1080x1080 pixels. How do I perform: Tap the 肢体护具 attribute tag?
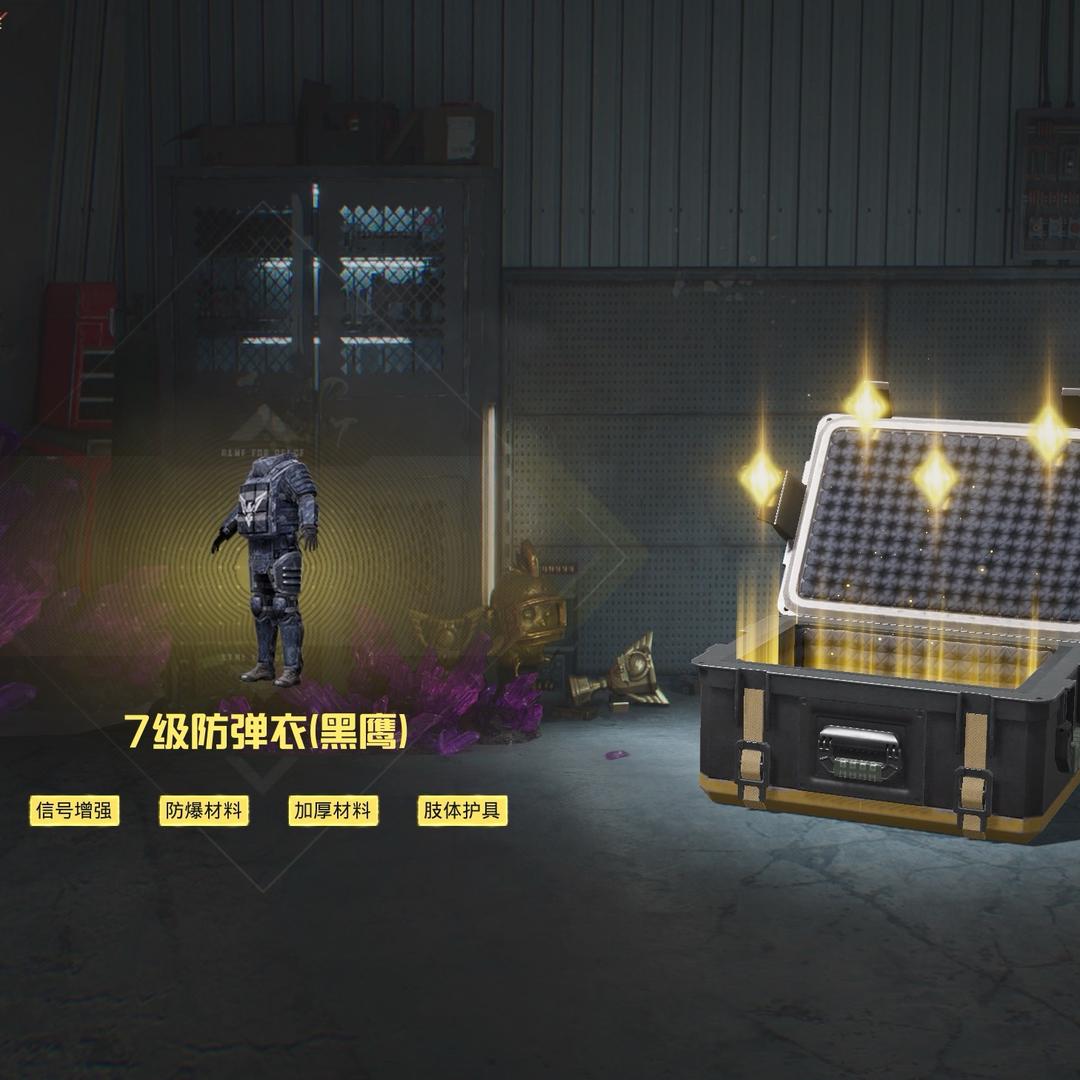click(x=462, y=811)
